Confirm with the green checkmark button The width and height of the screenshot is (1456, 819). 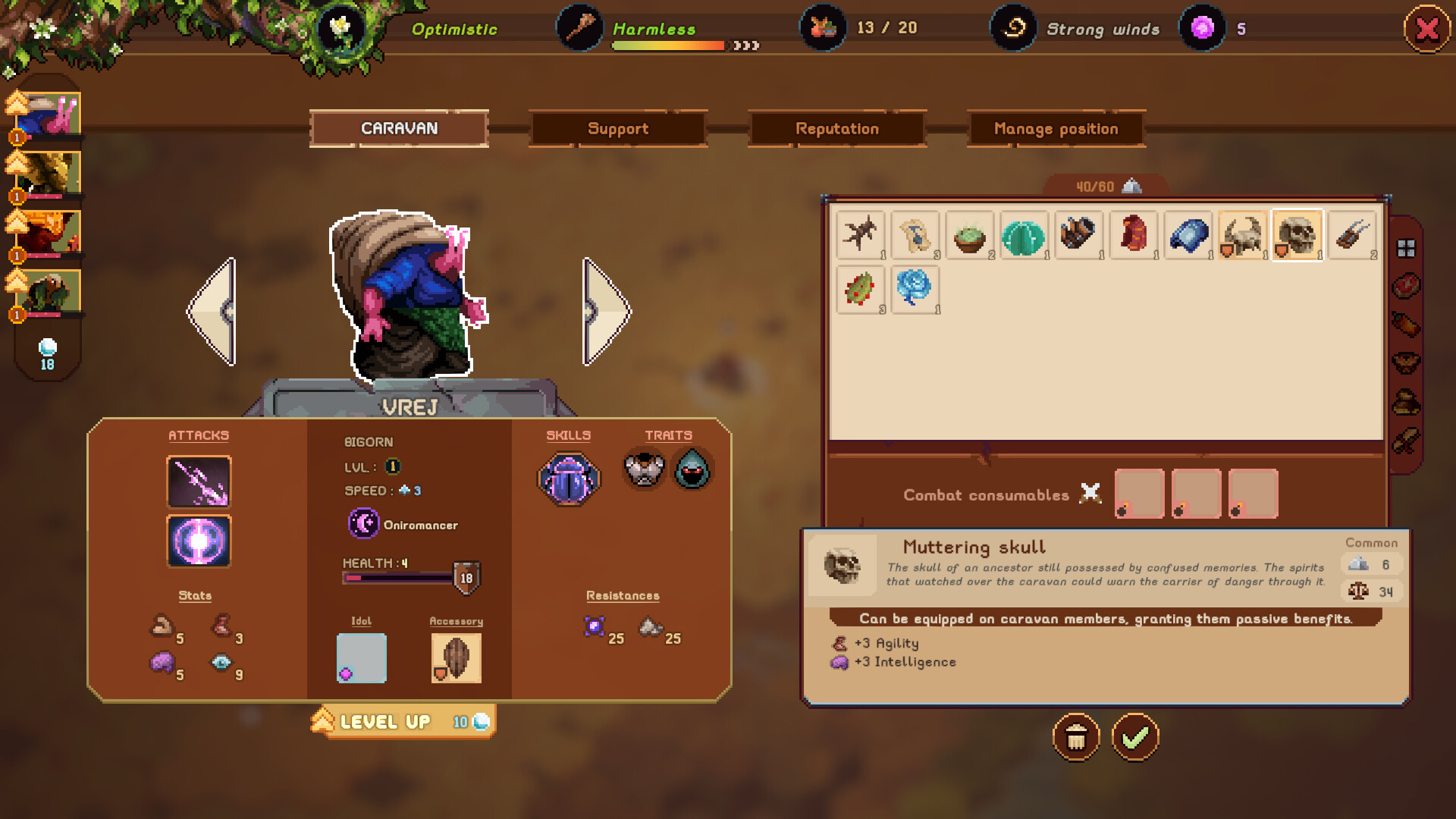pyautogui.click(x=1134, y=736)
